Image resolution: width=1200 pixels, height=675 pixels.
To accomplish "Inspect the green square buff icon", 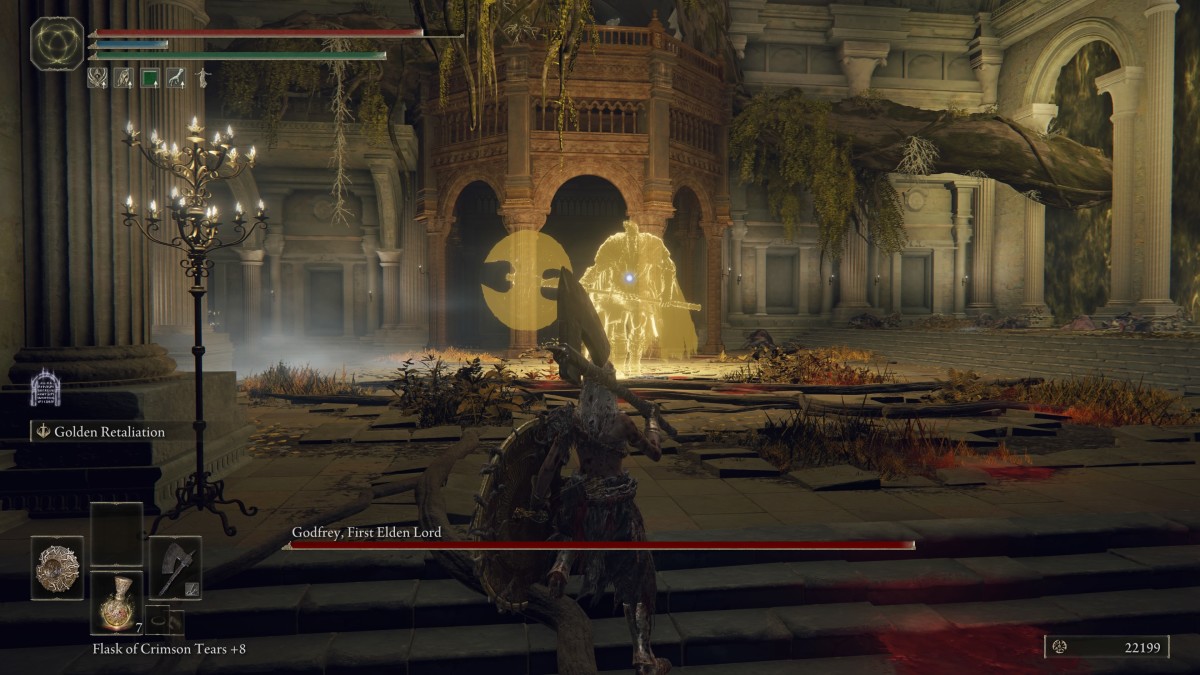I will [x=150, y=77].
